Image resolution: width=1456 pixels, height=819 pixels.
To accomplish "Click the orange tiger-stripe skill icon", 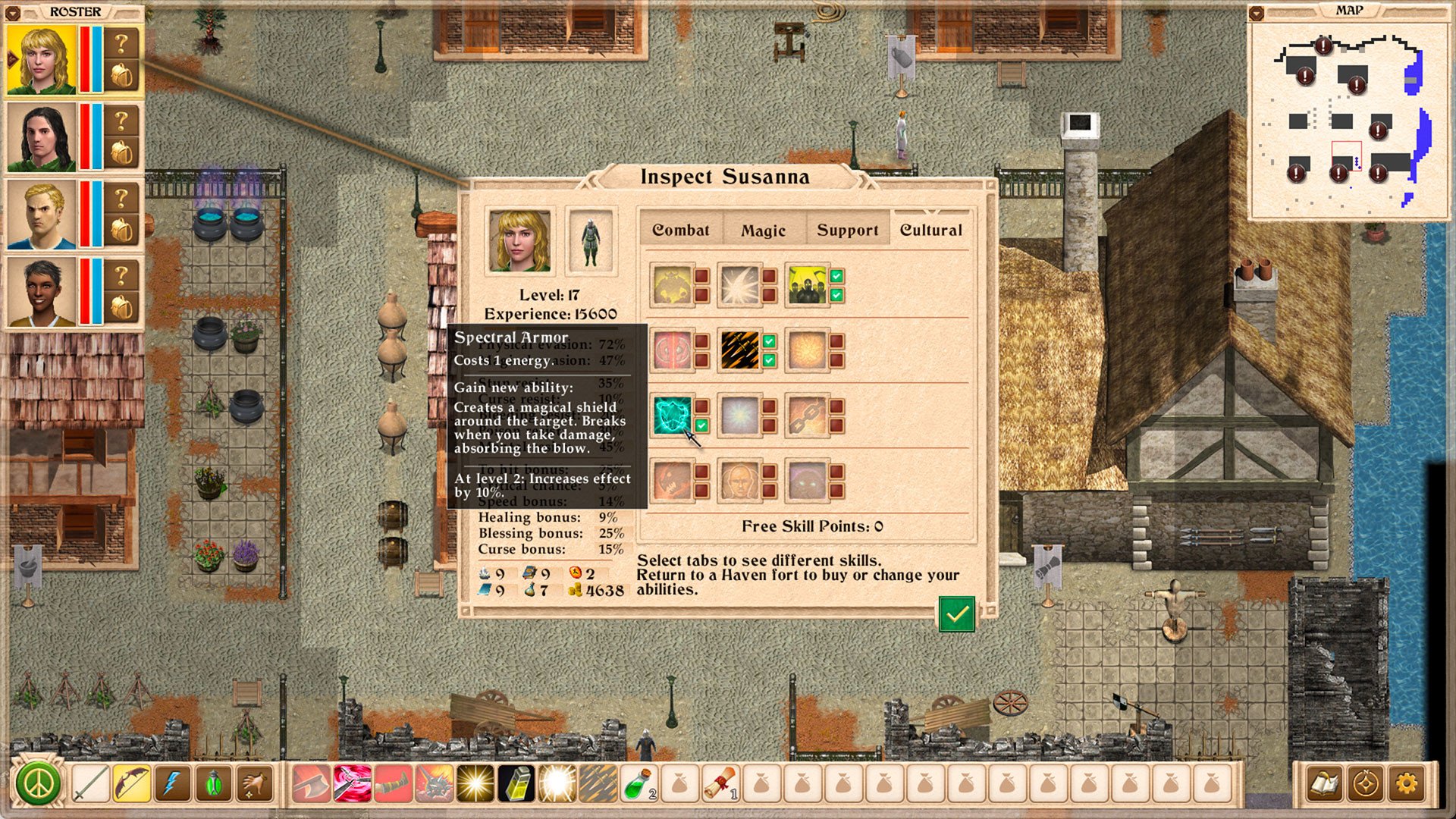I will tap(739, 350).
